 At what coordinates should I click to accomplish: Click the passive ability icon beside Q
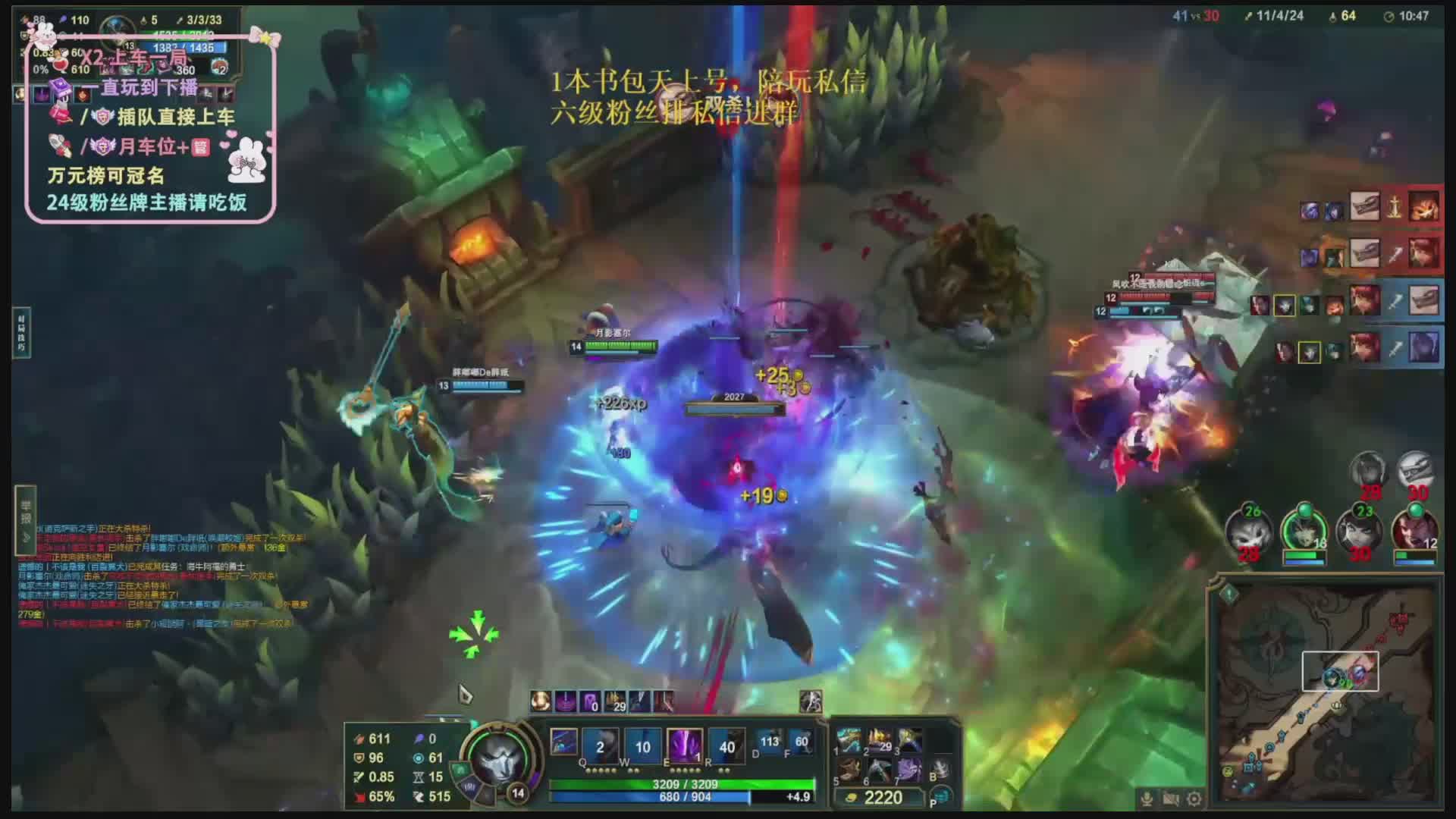[x=563, y=741]
